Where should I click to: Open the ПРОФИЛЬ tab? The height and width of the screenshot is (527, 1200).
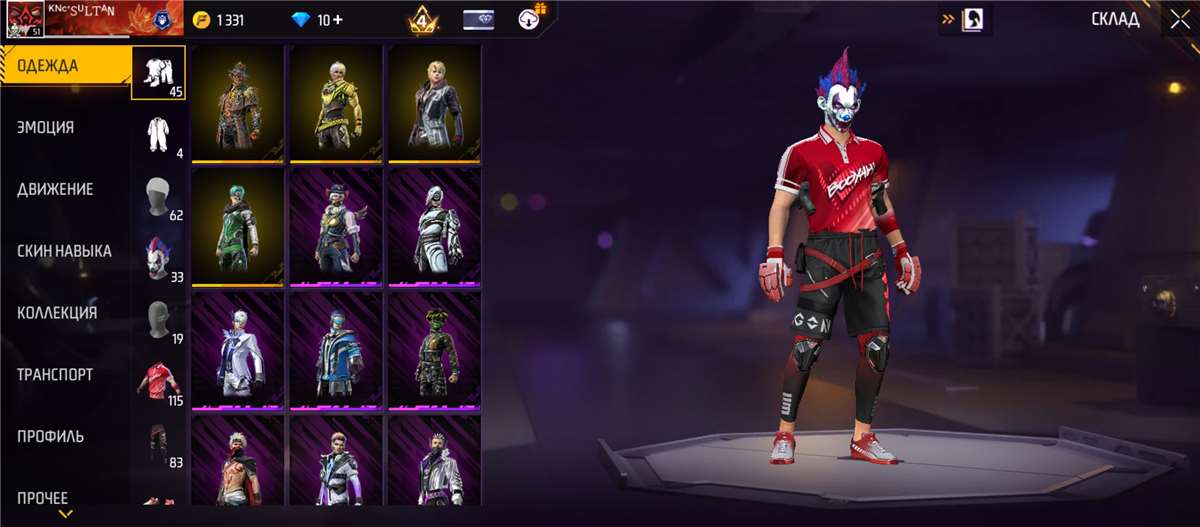[51, 437]
